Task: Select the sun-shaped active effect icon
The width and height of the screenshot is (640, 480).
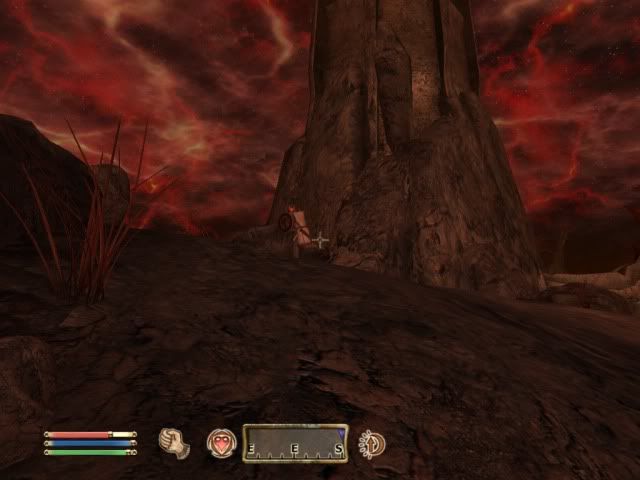Action: pyautogui.click(x=371, y=443)
